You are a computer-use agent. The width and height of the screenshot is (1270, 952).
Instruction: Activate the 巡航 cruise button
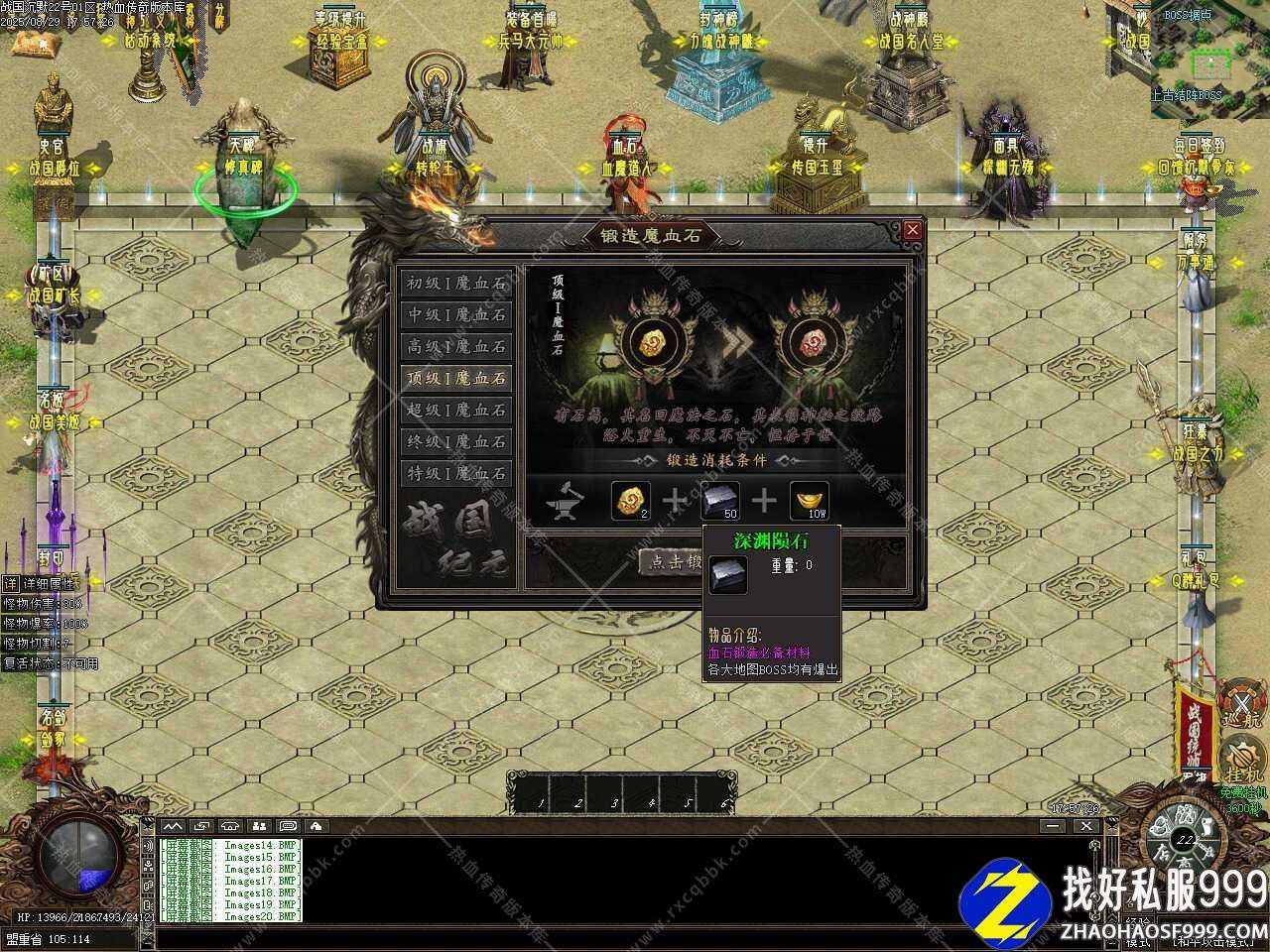point(1240,702)
